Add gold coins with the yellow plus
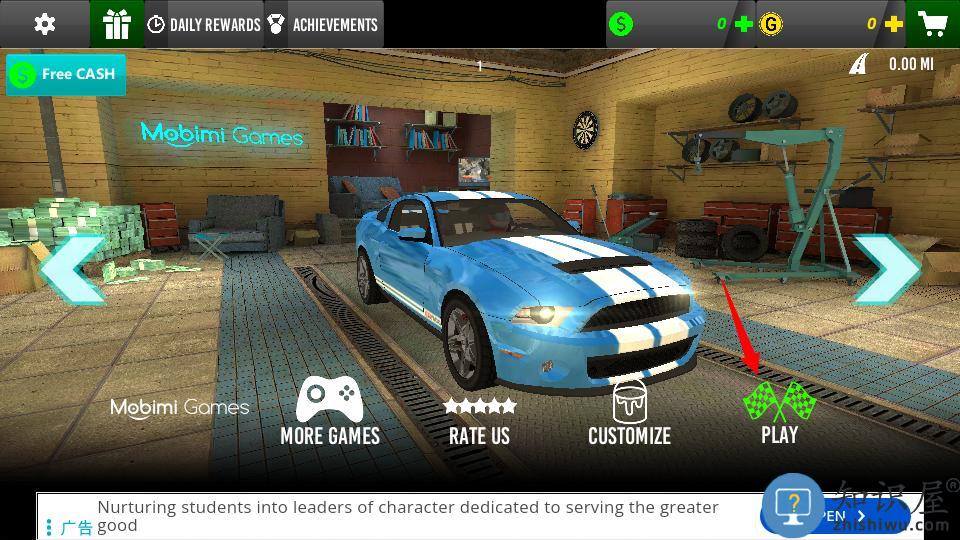This screenshot has height=540, width=960. coord(893,24)
